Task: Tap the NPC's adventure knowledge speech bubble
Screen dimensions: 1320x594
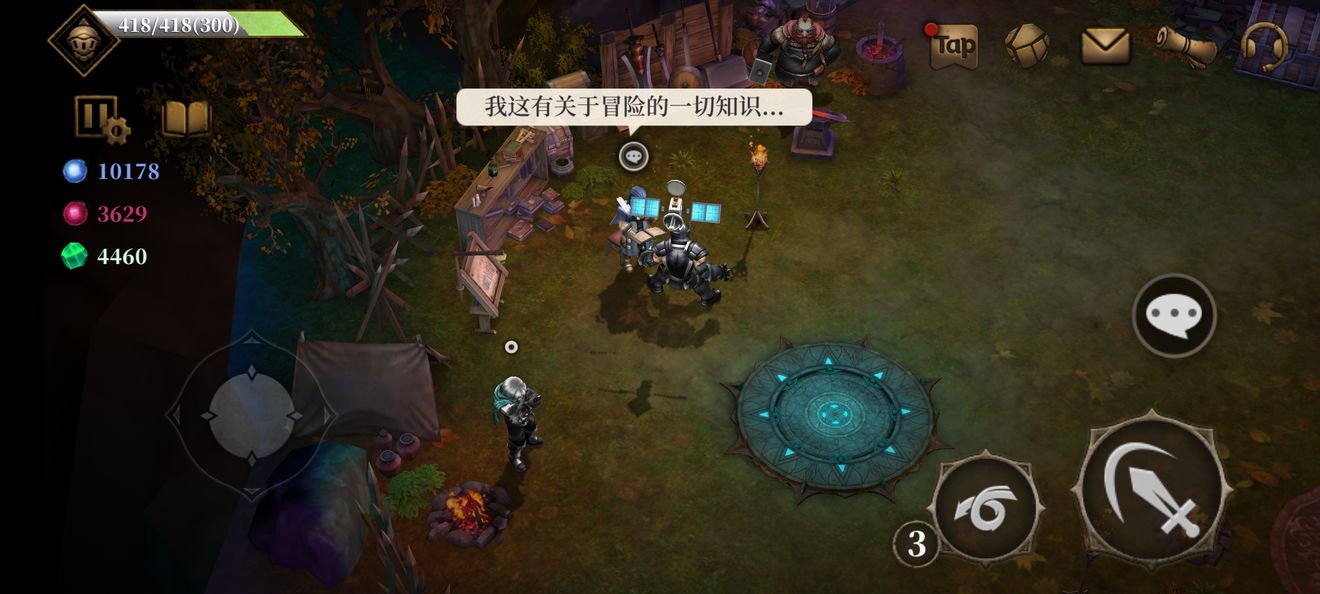Action: click(x=633, y=108)
